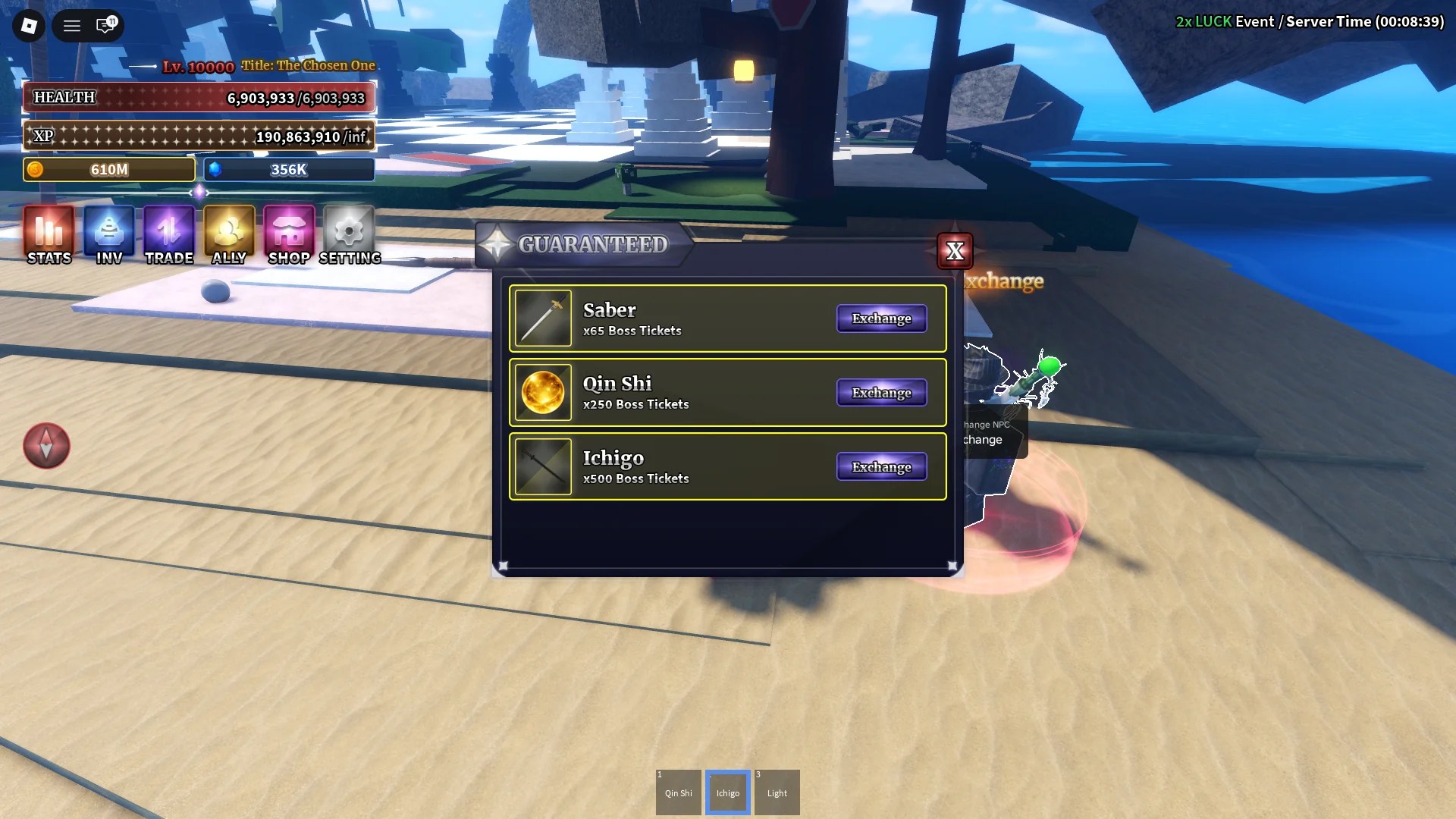Select the Light hotbar slot
The height and width of the screenshot is (819, 1456).
tap(777, 792)
